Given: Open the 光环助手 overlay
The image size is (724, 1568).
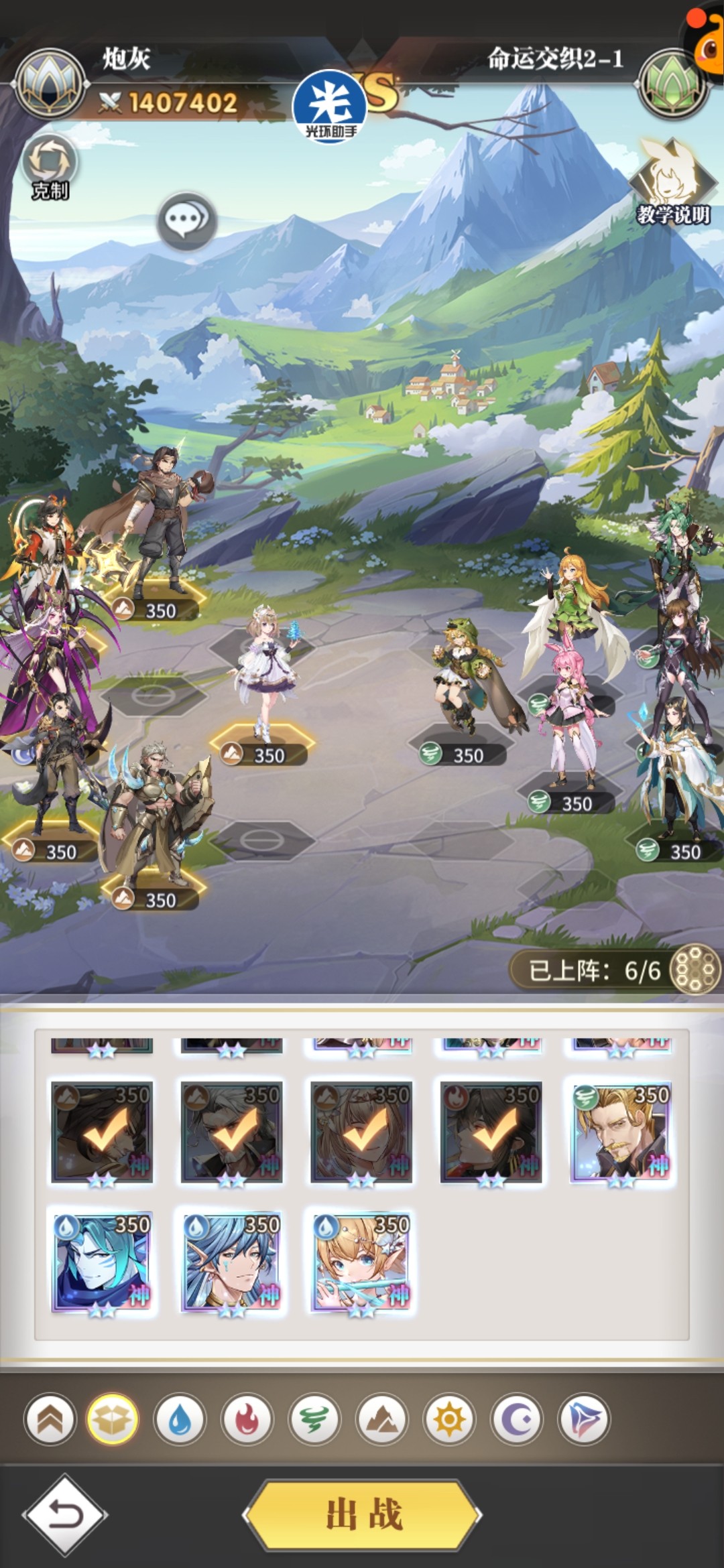Looking at the screenshot, I should tap(330, 107).
